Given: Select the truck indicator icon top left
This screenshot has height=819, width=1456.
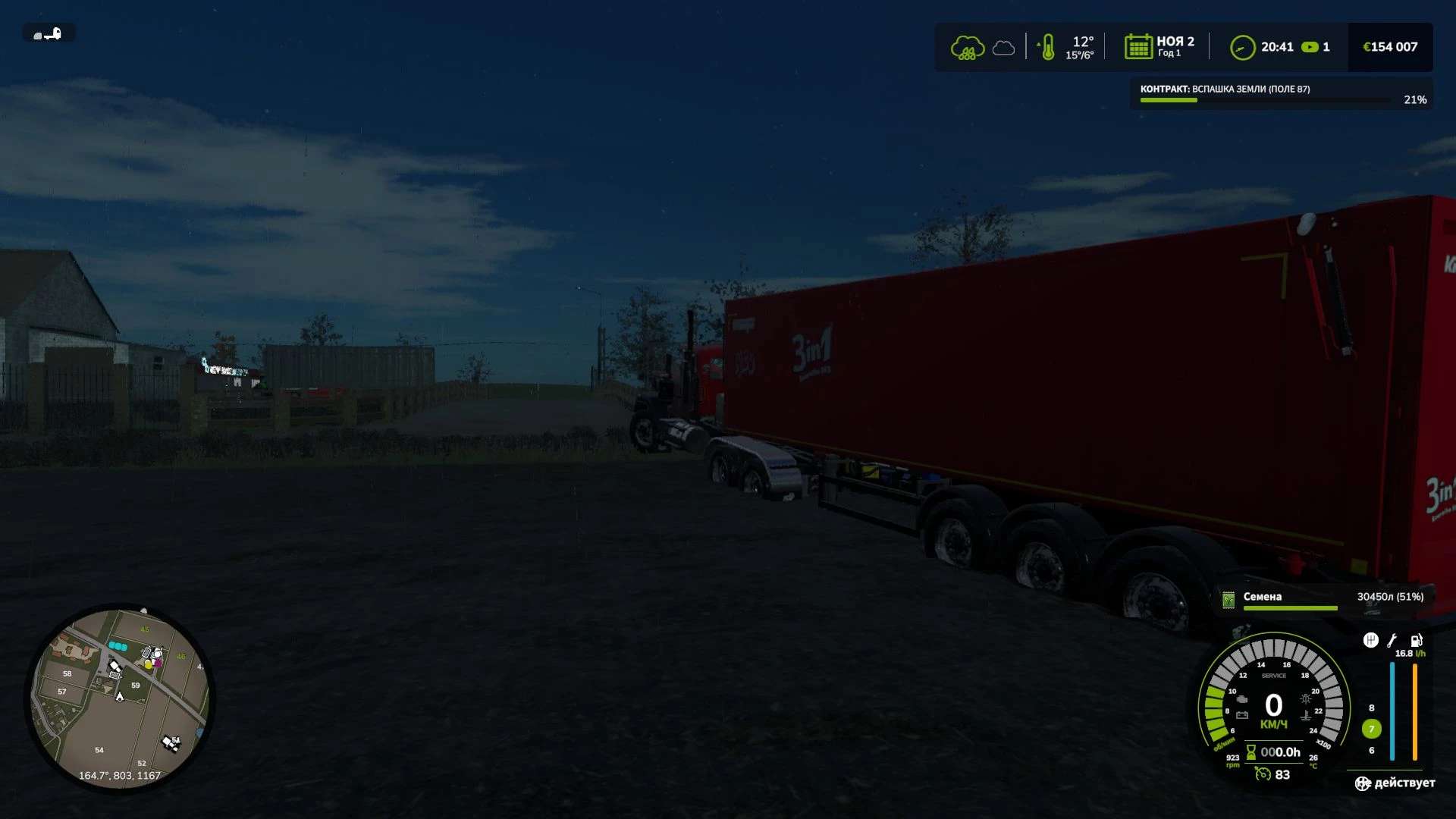Looking at the screenshot, I should pyautogui.click(x=47, y=33).
